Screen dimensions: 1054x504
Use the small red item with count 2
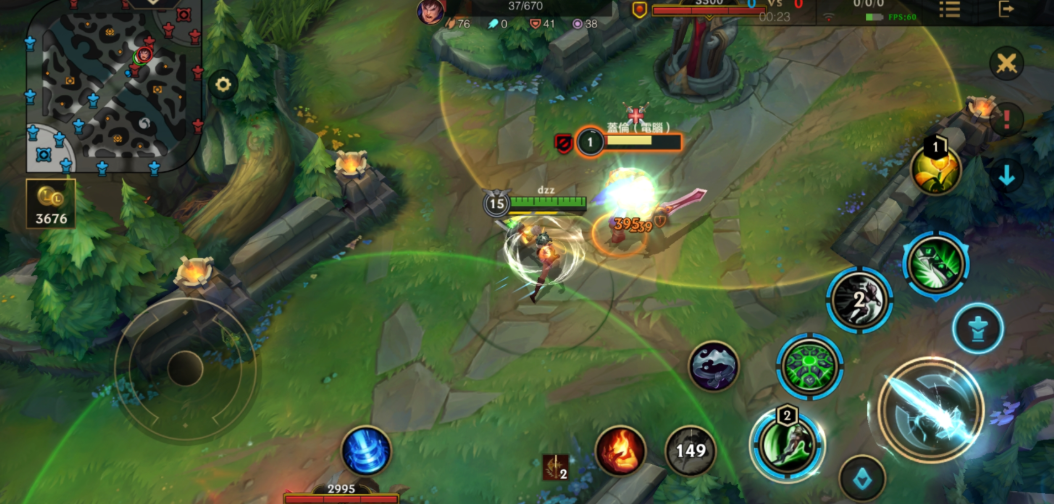pyautogui.click(x=555, y=467)
